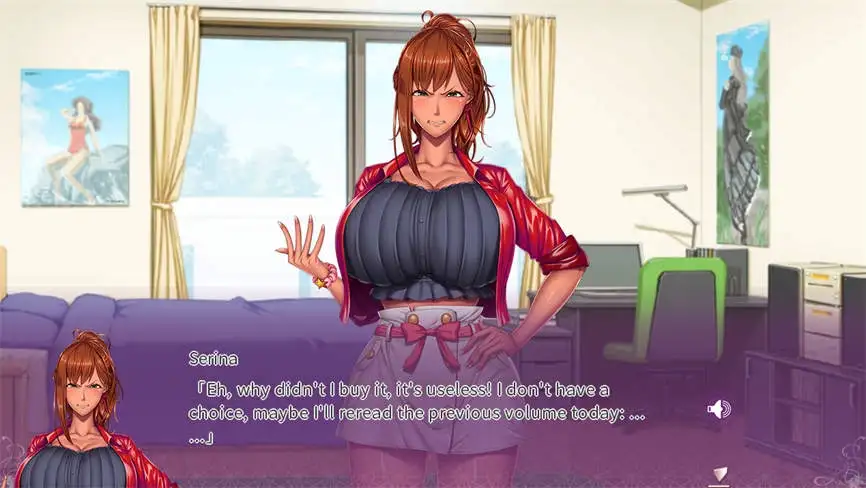Replay Serina's voice line with the speaker icon
Screen dimensions: 866x488
[x=719, y=408]
